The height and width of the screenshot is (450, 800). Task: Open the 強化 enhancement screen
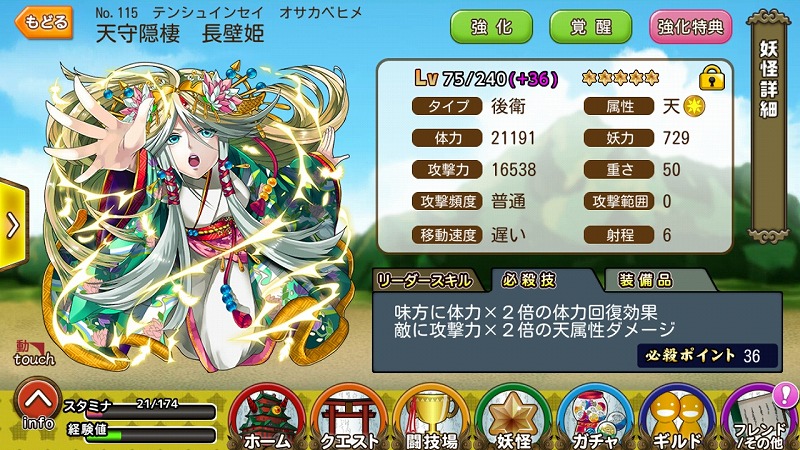490,26
